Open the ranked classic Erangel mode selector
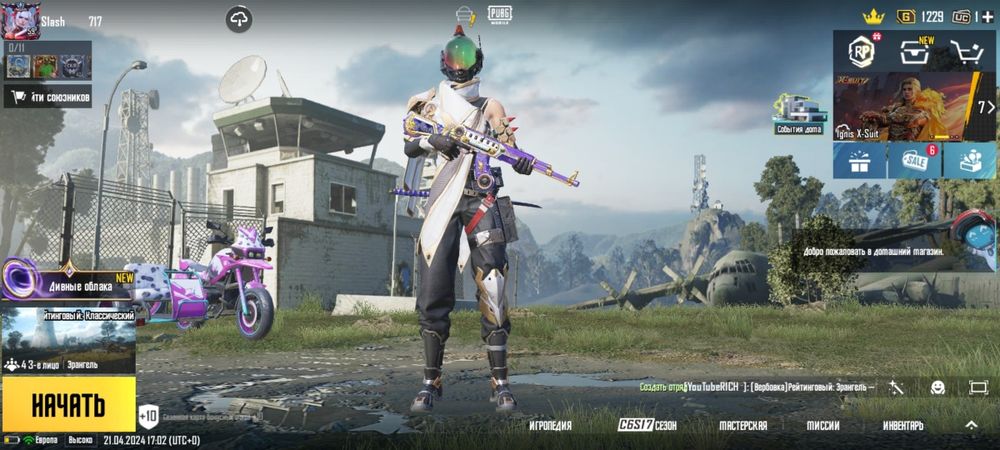The height and width of the screenshot is (450, 1000). (x=68, y=340)
